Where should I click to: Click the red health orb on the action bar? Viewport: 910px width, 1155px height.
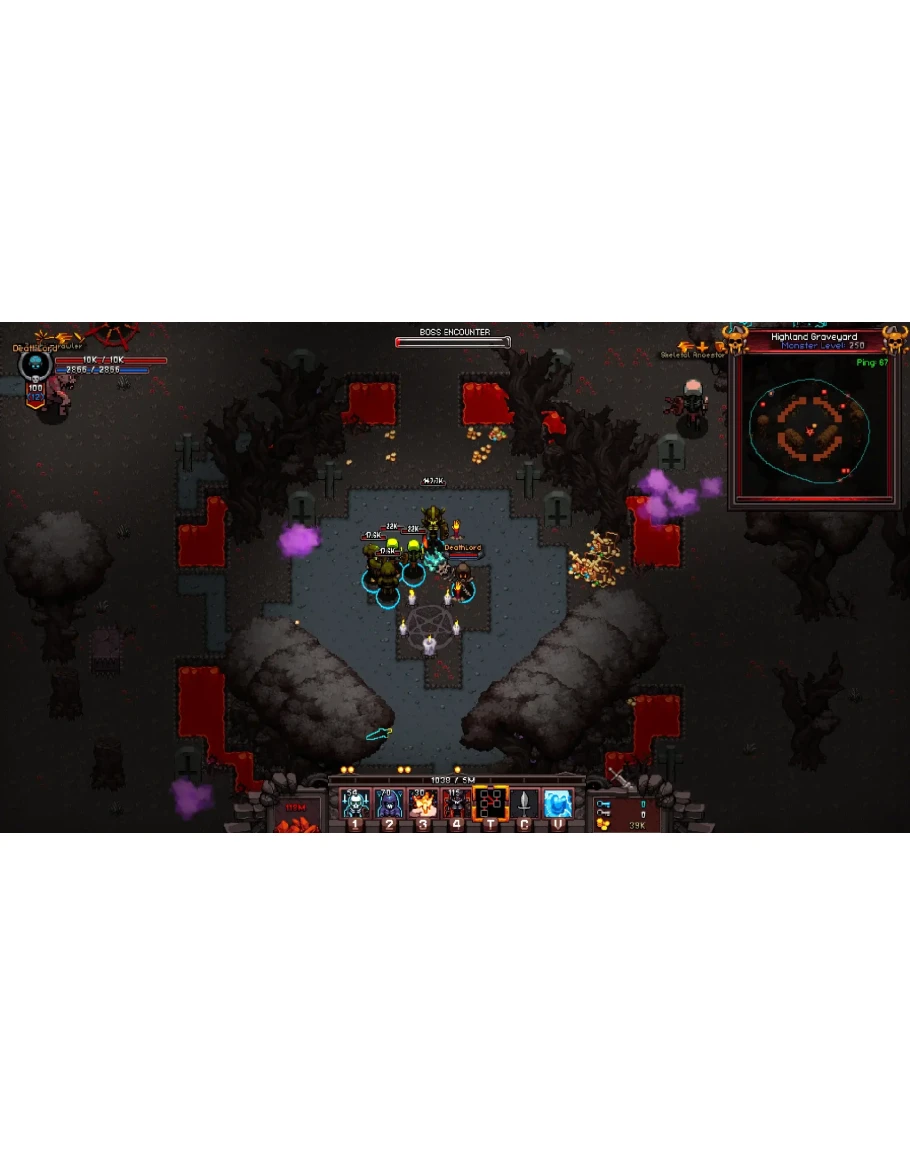(x=296, y=817)
